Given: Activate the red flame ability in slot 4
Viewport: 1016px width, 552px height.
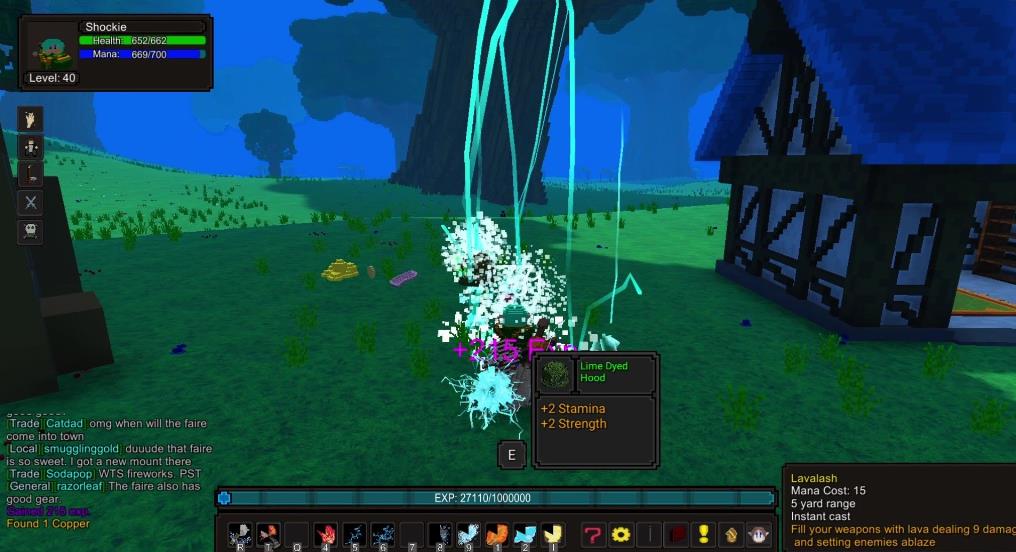Looking at the screenshot, I should click(325, 535).
